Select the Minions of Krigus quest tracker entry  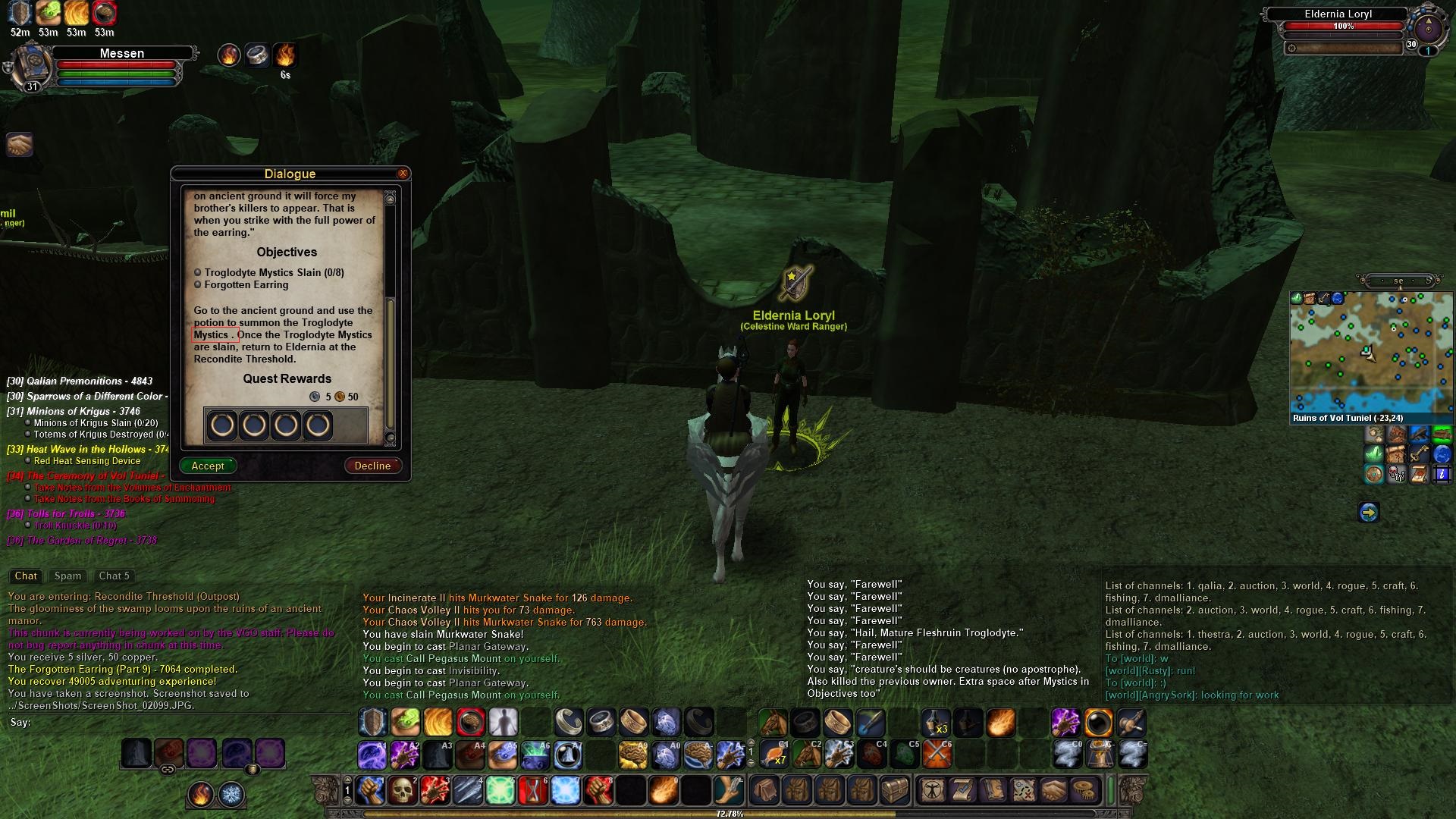pyautogui.click(x=83, y=411)
